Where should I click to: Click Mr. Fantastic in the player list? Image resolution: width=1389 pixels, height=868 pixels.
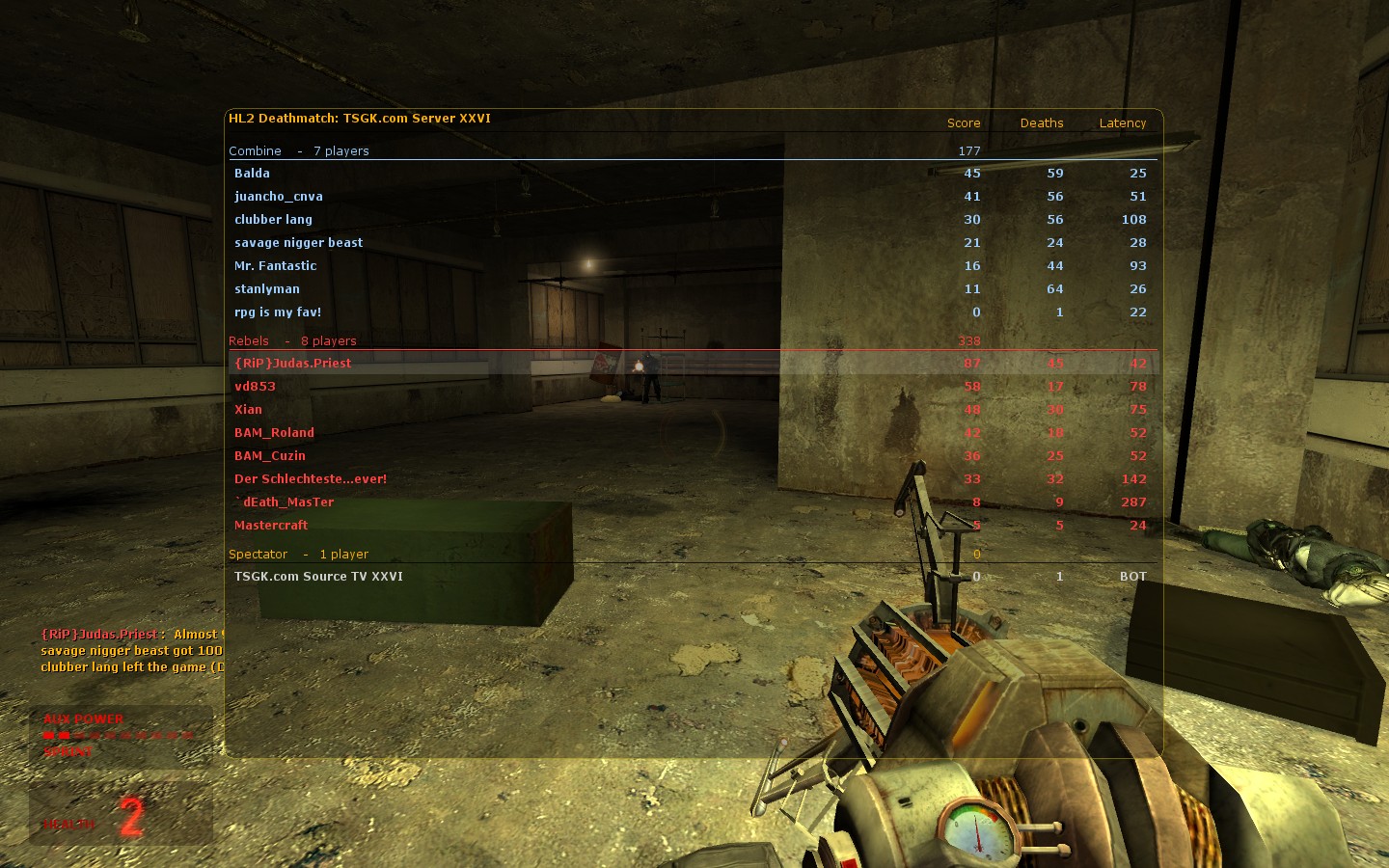275,265
